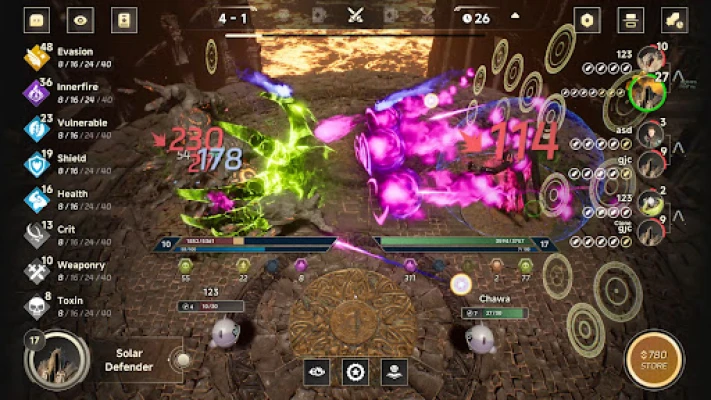Open the Crit synergy entry
Viewport: 711px width, 400px height.
[x=60, y=235]
